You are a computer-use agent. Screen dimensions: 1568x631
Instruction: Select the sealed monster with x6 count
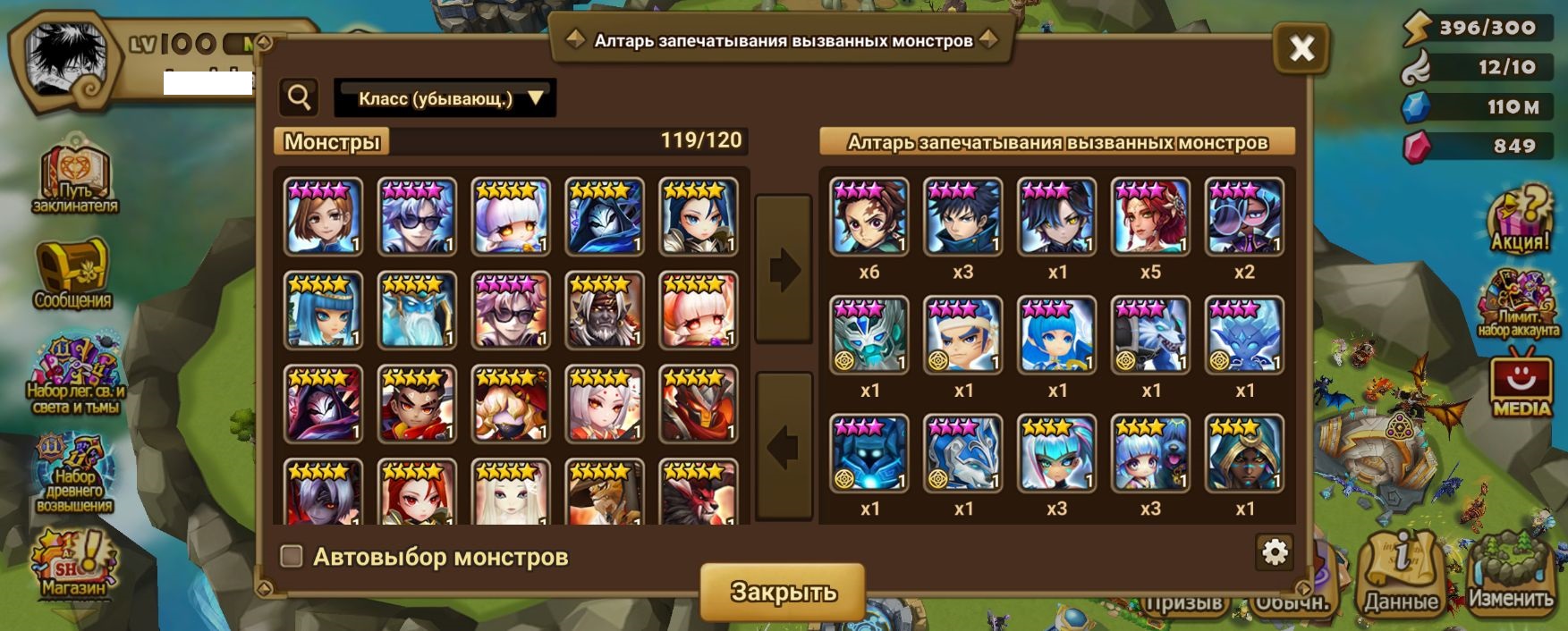click(x=869, y=217)
